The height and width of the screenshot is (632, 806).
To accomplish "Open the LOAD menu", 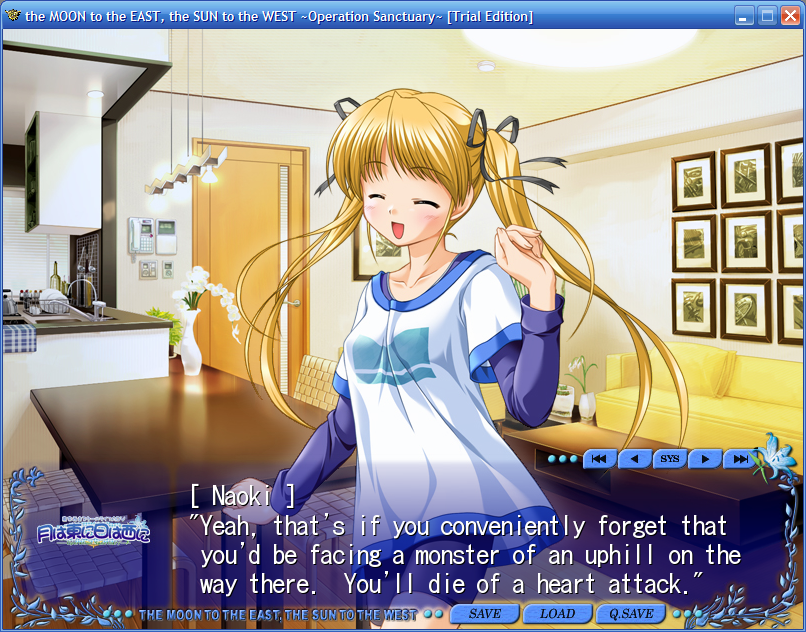I will tap(557, 613).
